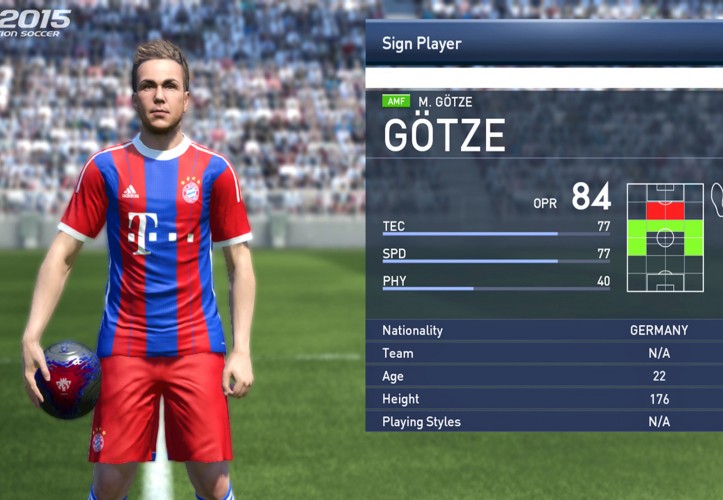Select the Nationality row showing Germany
The width and height of the screenshot is (723, 500).
tap(543, 330)
